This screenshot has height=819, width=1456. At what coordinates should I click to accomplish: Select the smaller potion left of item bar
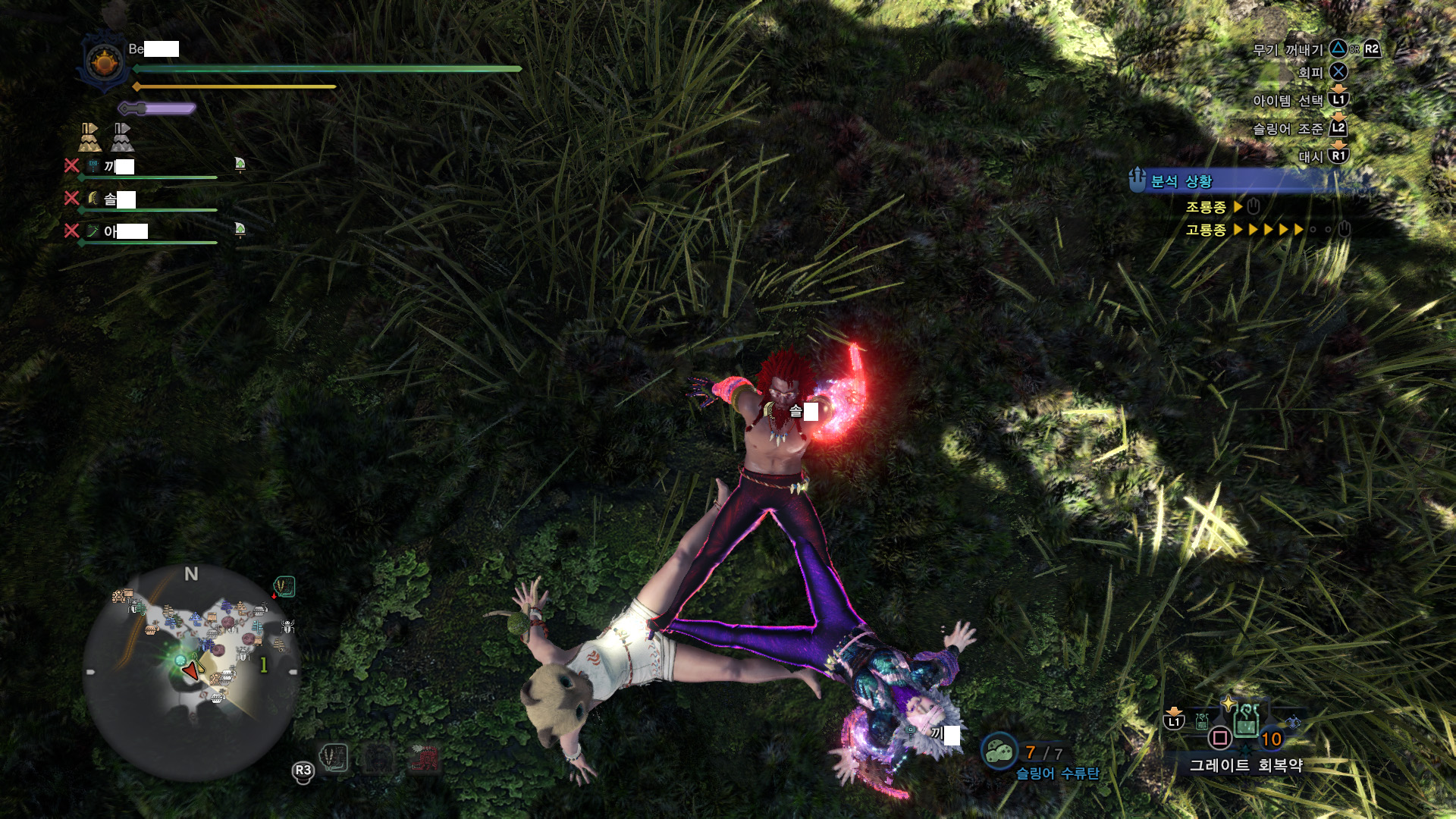coord(1202,721)
